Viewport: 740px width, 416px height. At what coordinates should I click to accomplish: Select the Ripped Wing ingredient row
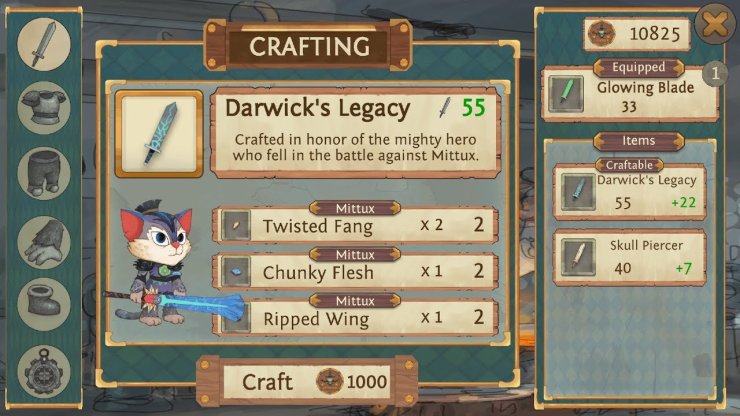point(356,318)
